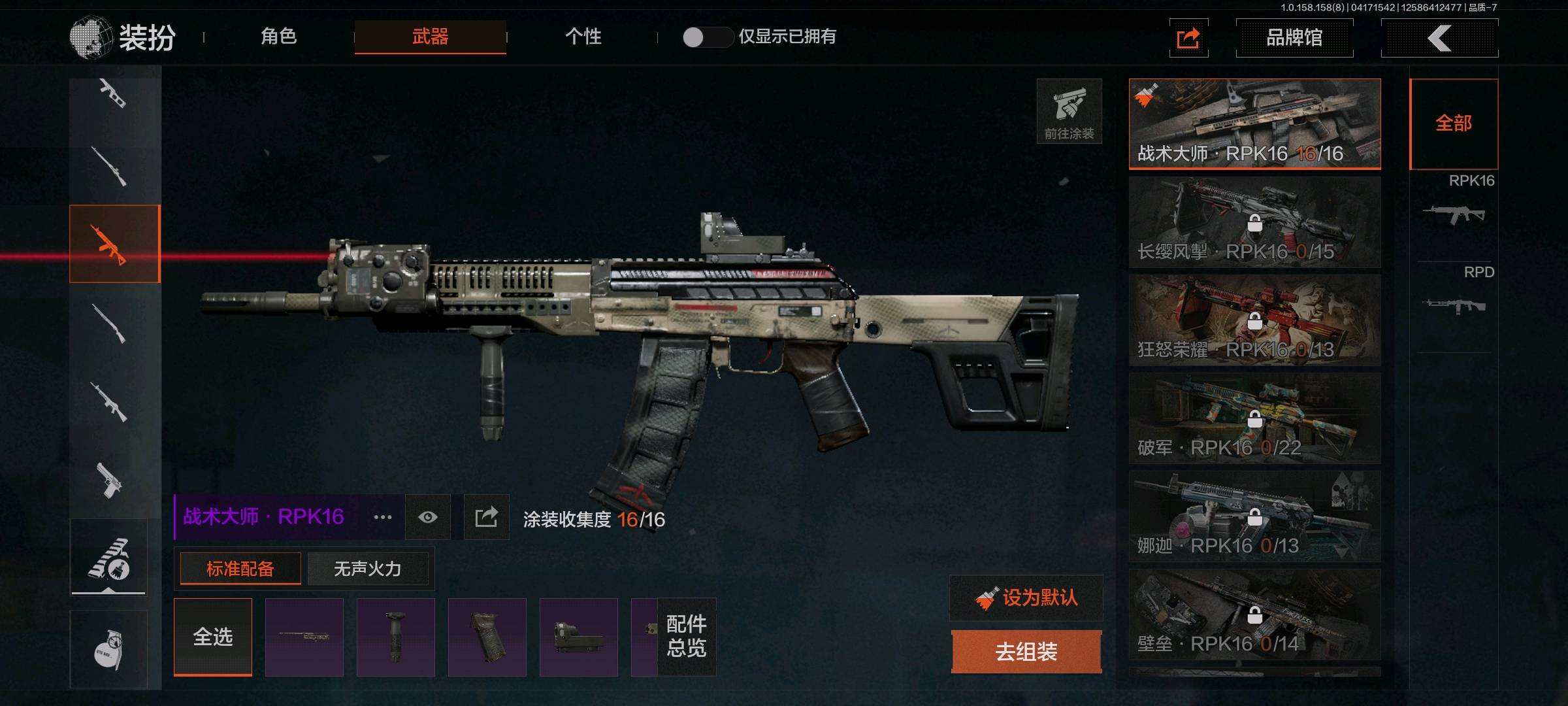Toggle 仅显示已拥有 filter switch

pos(707,37)
